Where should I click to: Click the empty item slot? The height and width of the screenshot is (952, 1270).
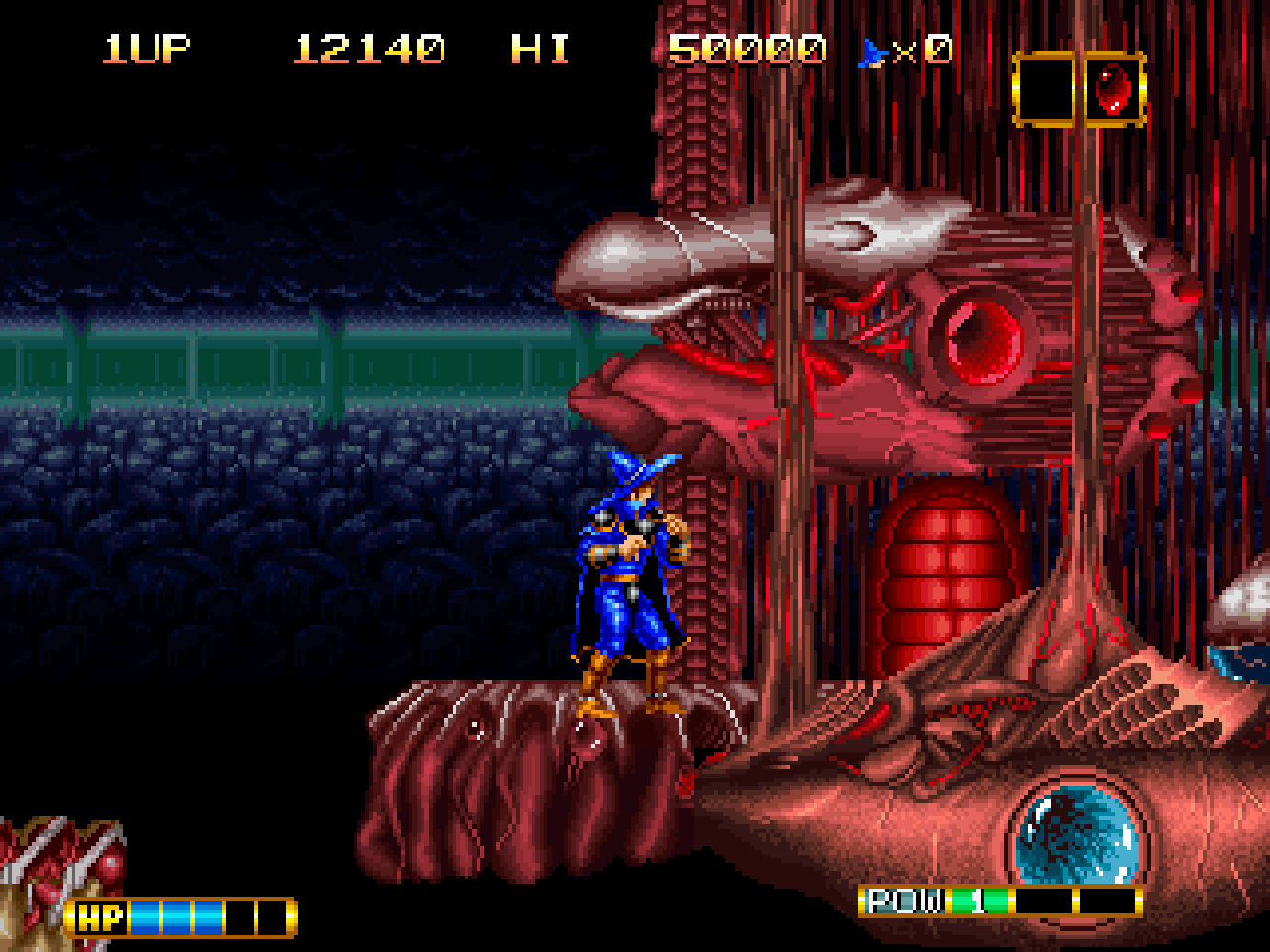tap(1044, 90)
